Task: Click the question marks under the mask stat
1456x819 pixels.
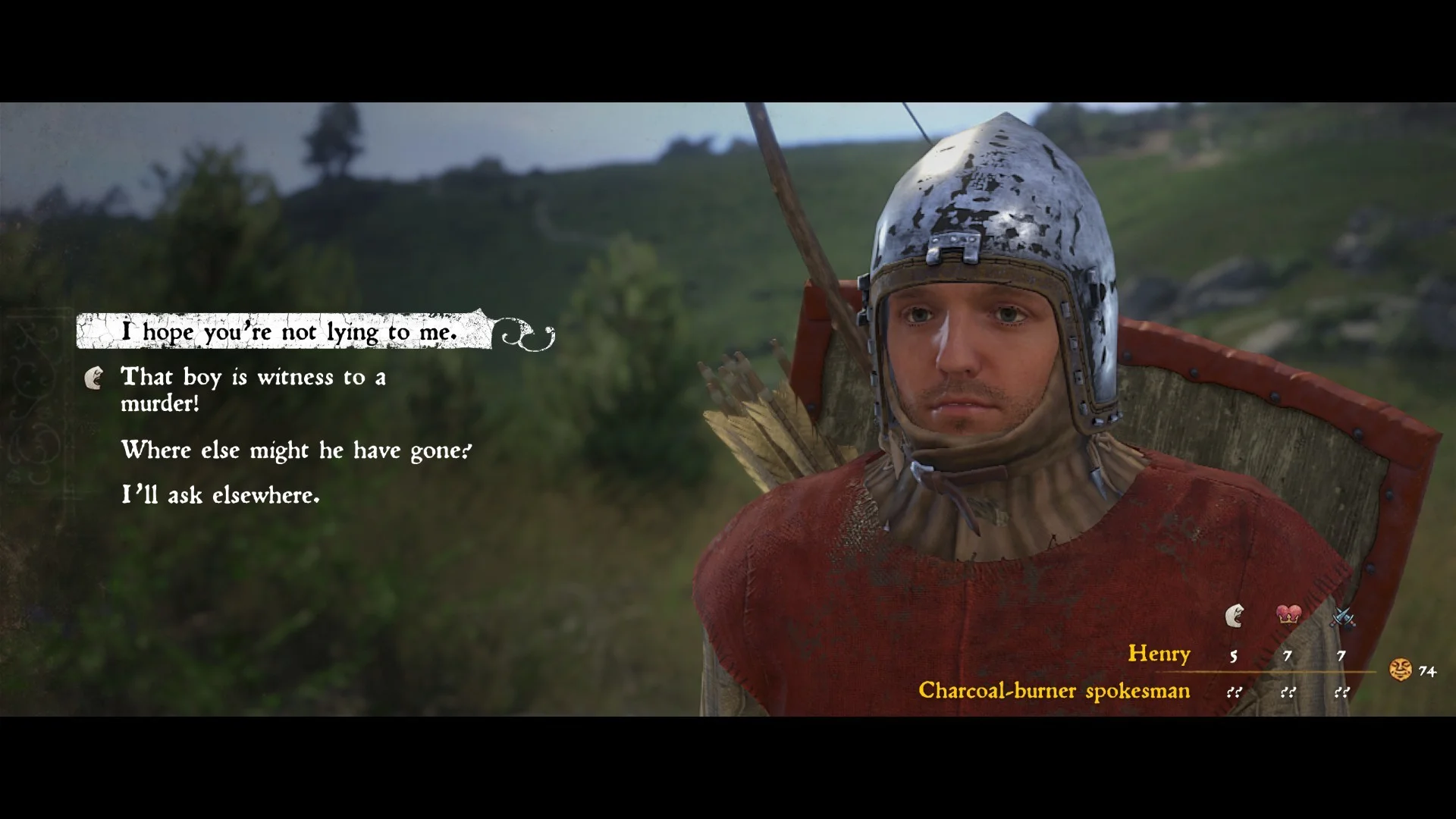Action: coord(1234,691)
